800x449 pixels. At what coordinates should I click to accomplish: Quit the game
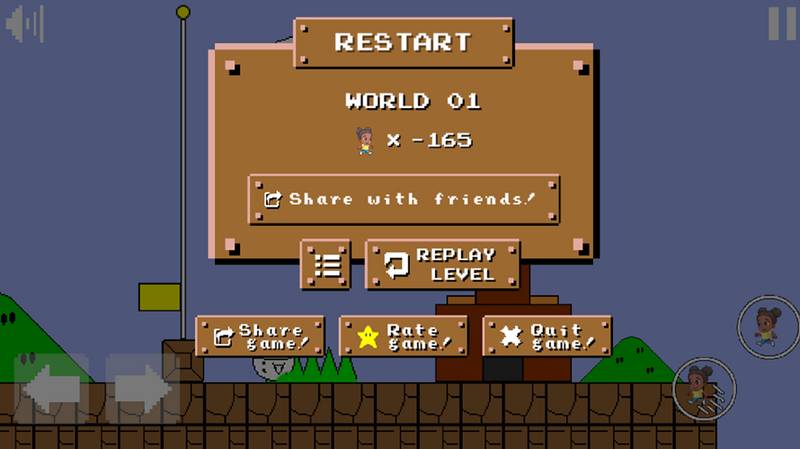pyautogui.click(x=547, y=337)
